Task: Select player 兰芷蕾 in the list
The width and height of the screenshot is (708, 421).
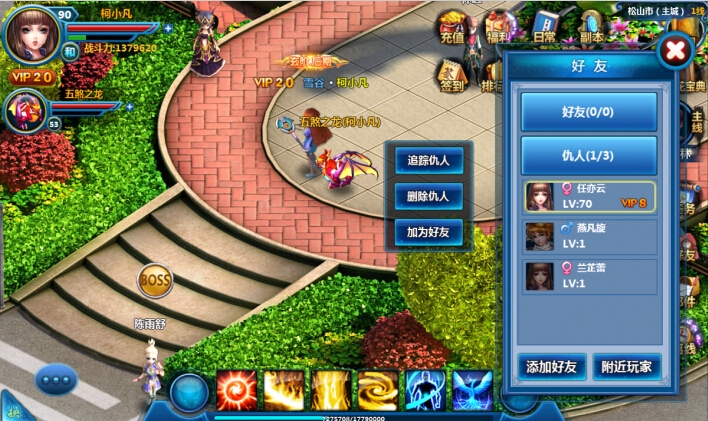Action: pyautogui.click(x=590, y=276)
